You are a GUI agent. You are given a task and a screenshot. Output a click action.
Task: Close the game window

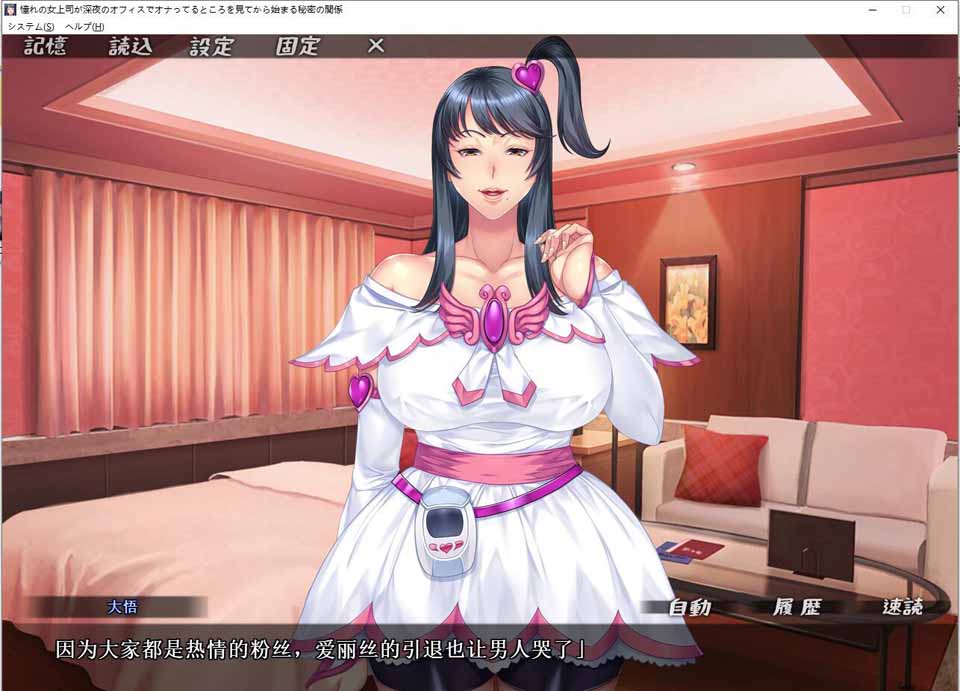[938, 9]
